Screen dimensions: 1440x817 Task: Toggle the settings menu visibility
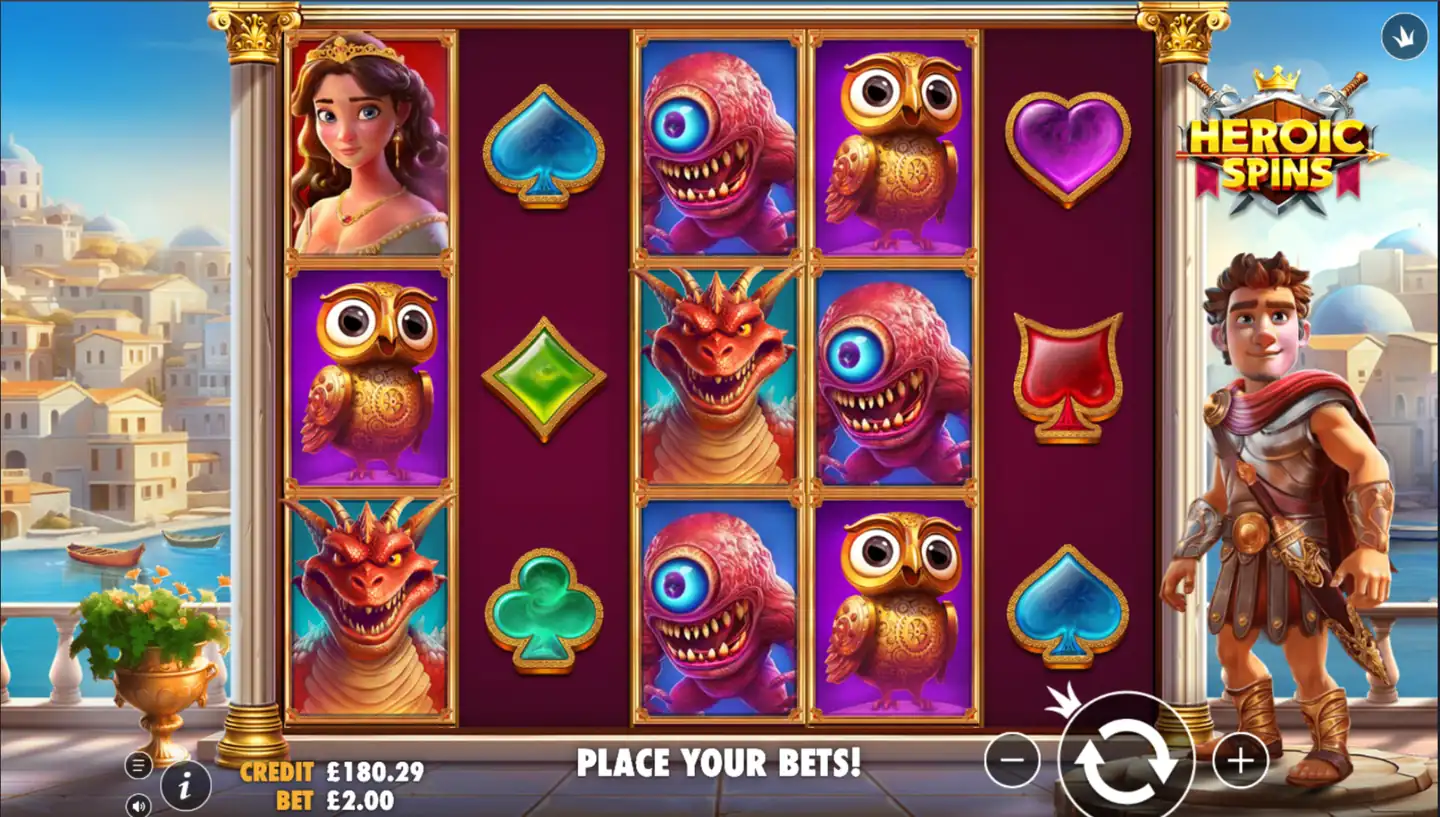(137, 764)
